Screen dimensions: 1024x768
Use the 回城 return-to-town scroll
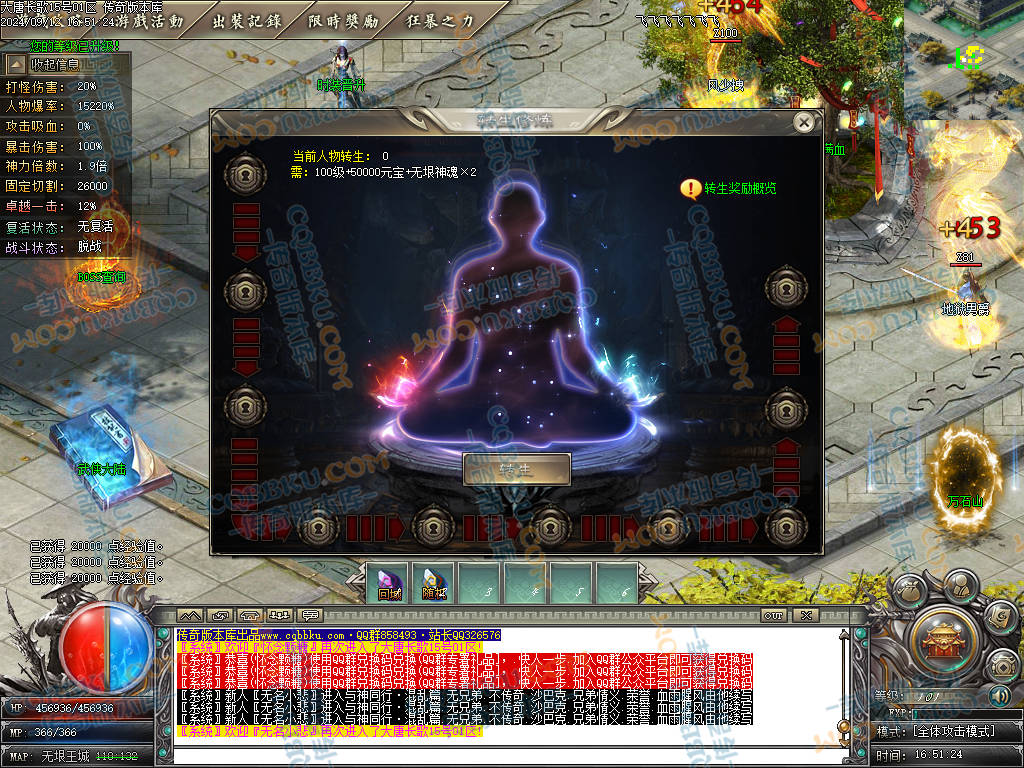point(389,584)
